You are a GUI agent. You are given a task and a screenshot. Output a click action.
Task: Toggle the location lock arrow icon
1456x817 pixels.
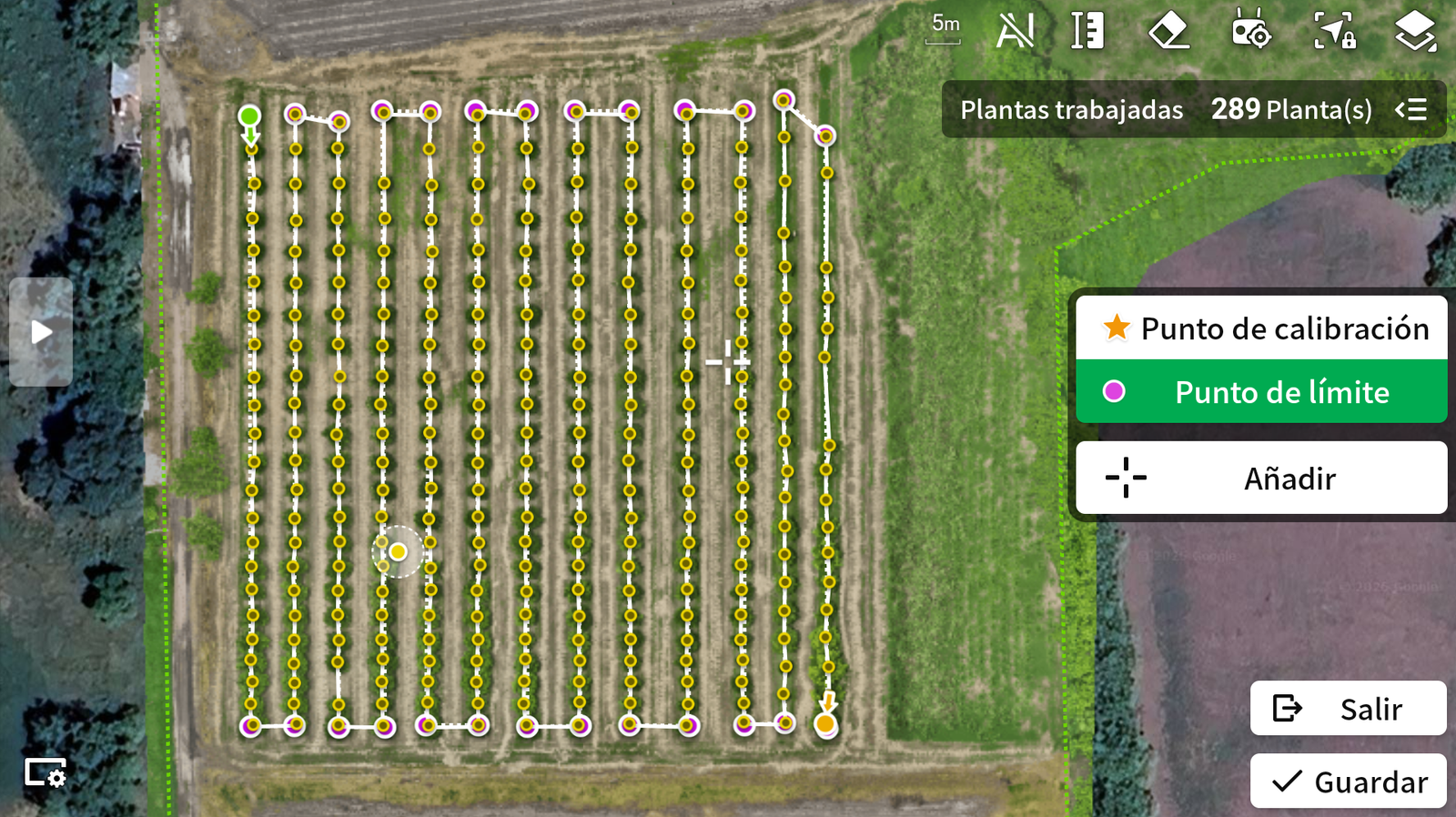[1335, 32]
